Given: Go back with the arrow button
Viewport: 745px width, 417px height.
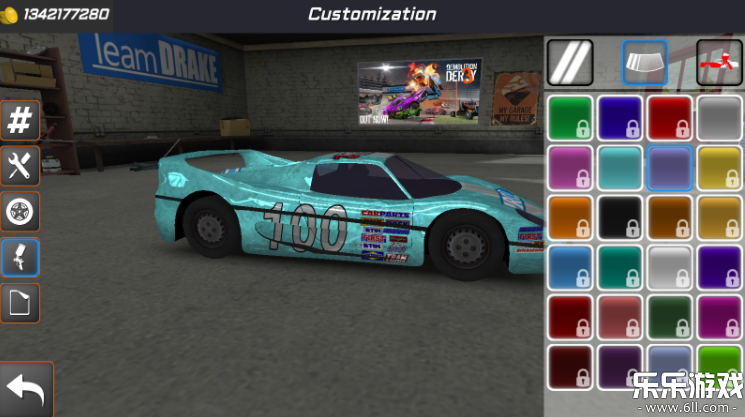Looking at the screenshot, I should (26, 390).
